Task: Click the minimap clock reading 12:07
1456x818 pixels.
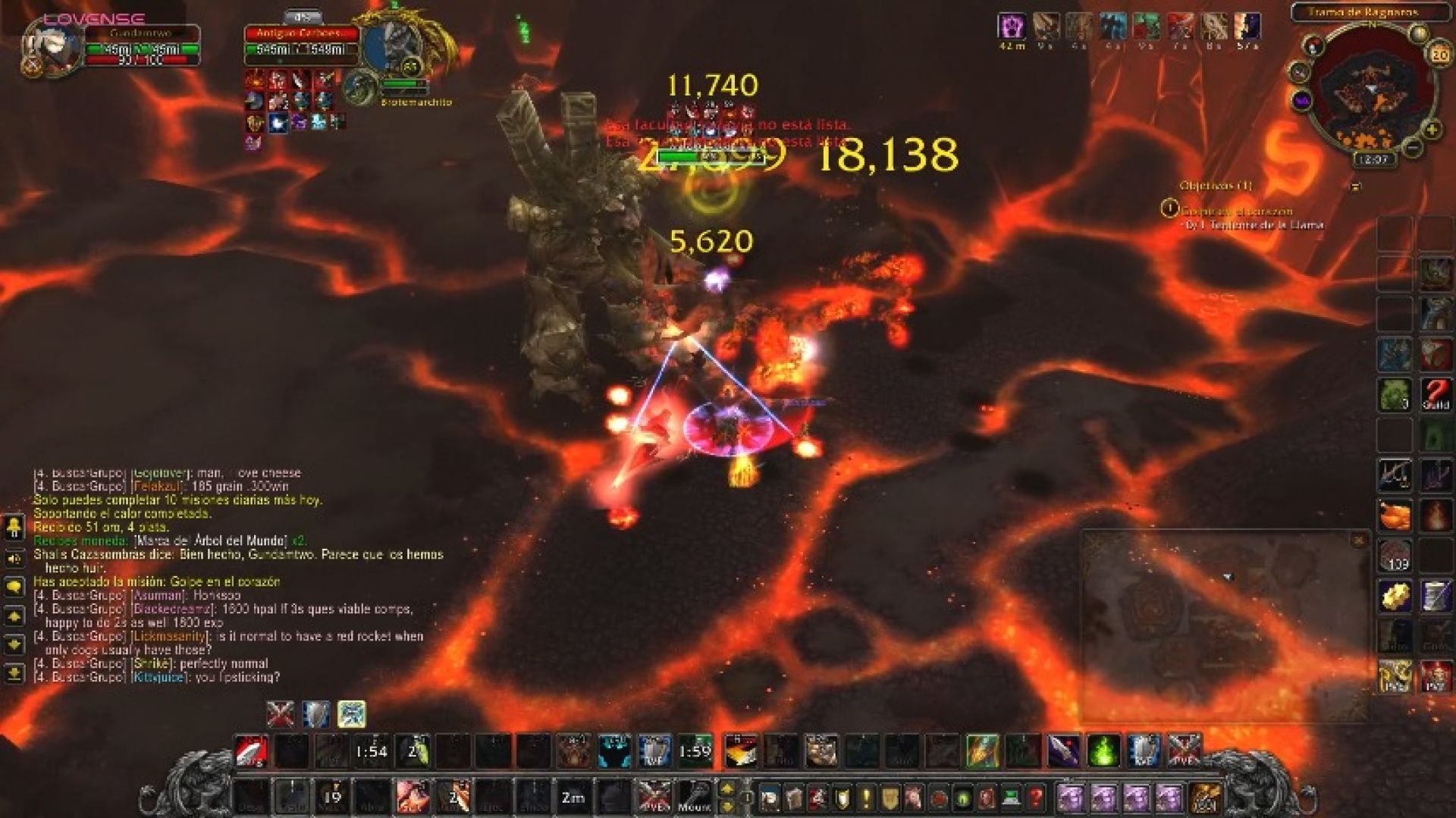Action: [x=1373, y=161]
